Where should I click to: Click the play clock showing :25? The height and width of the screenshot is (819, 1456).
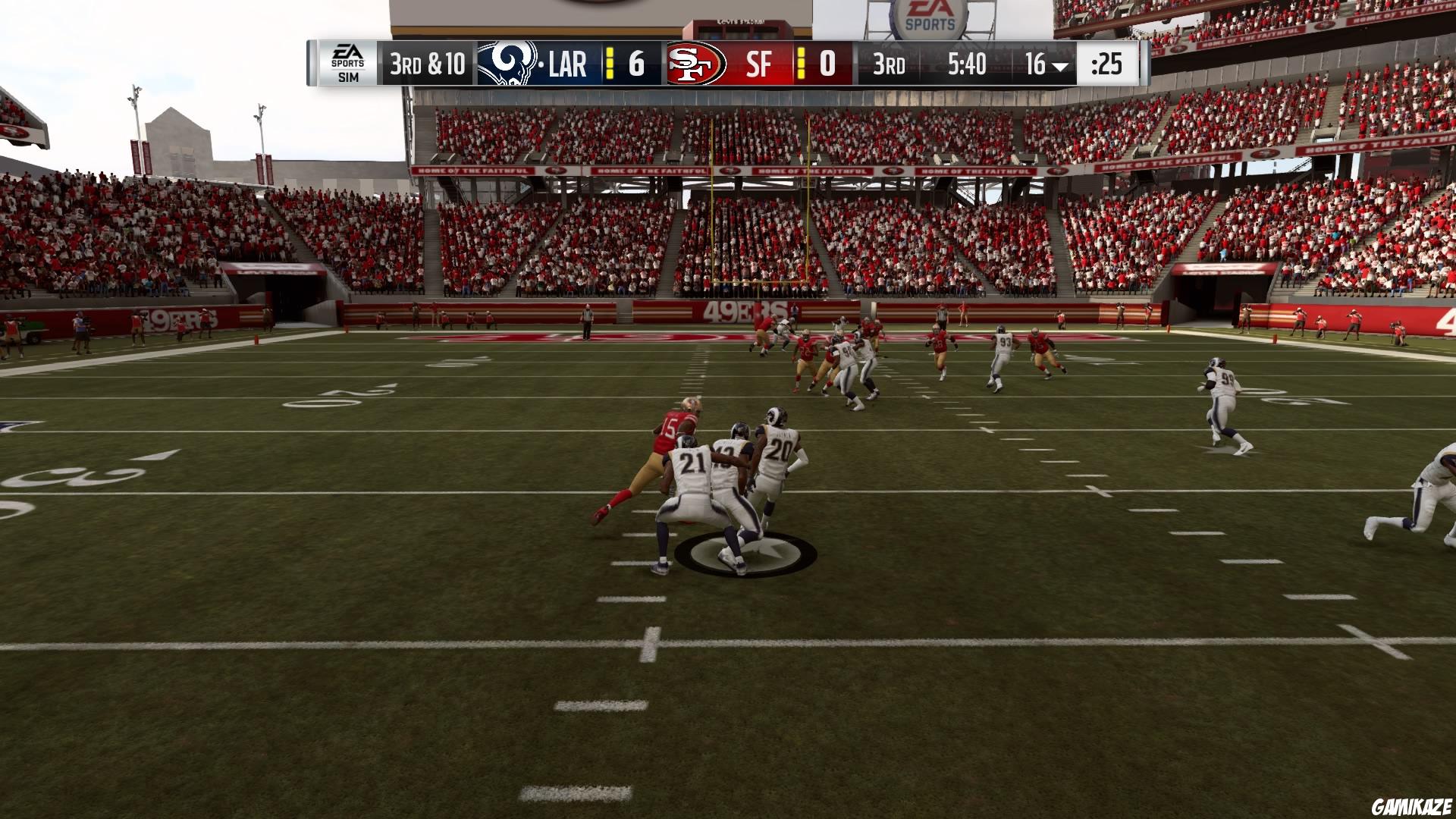[1107, 64]
